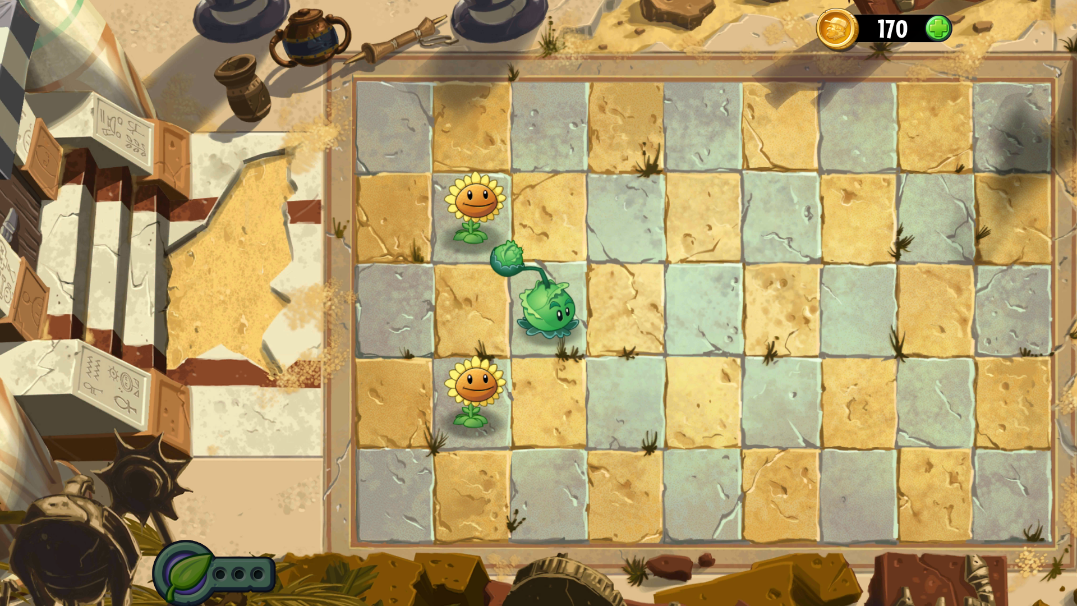This screenshot has width=1077, height=606.
Task: Select the Plant Food leaf icon
Action: [x=187, y=572]
